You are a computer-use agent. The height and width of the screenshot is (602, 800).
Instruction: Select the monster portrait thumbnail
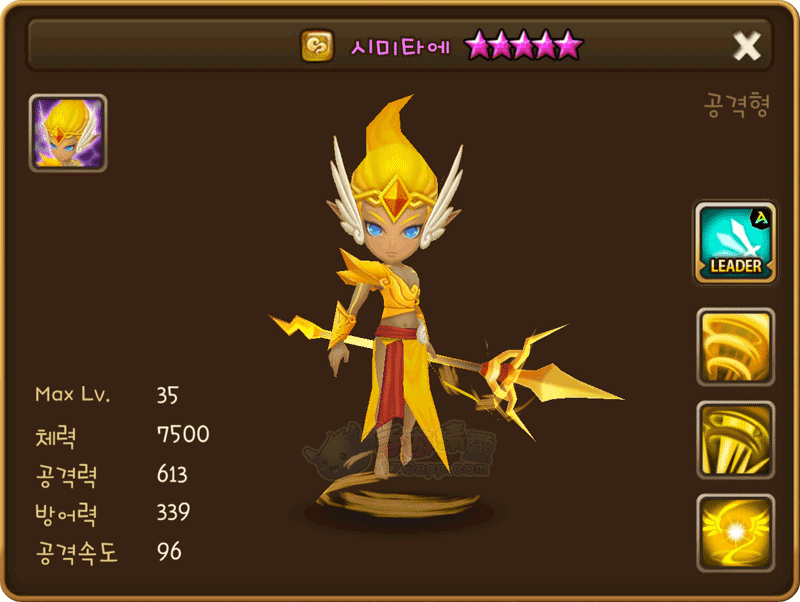68,134
